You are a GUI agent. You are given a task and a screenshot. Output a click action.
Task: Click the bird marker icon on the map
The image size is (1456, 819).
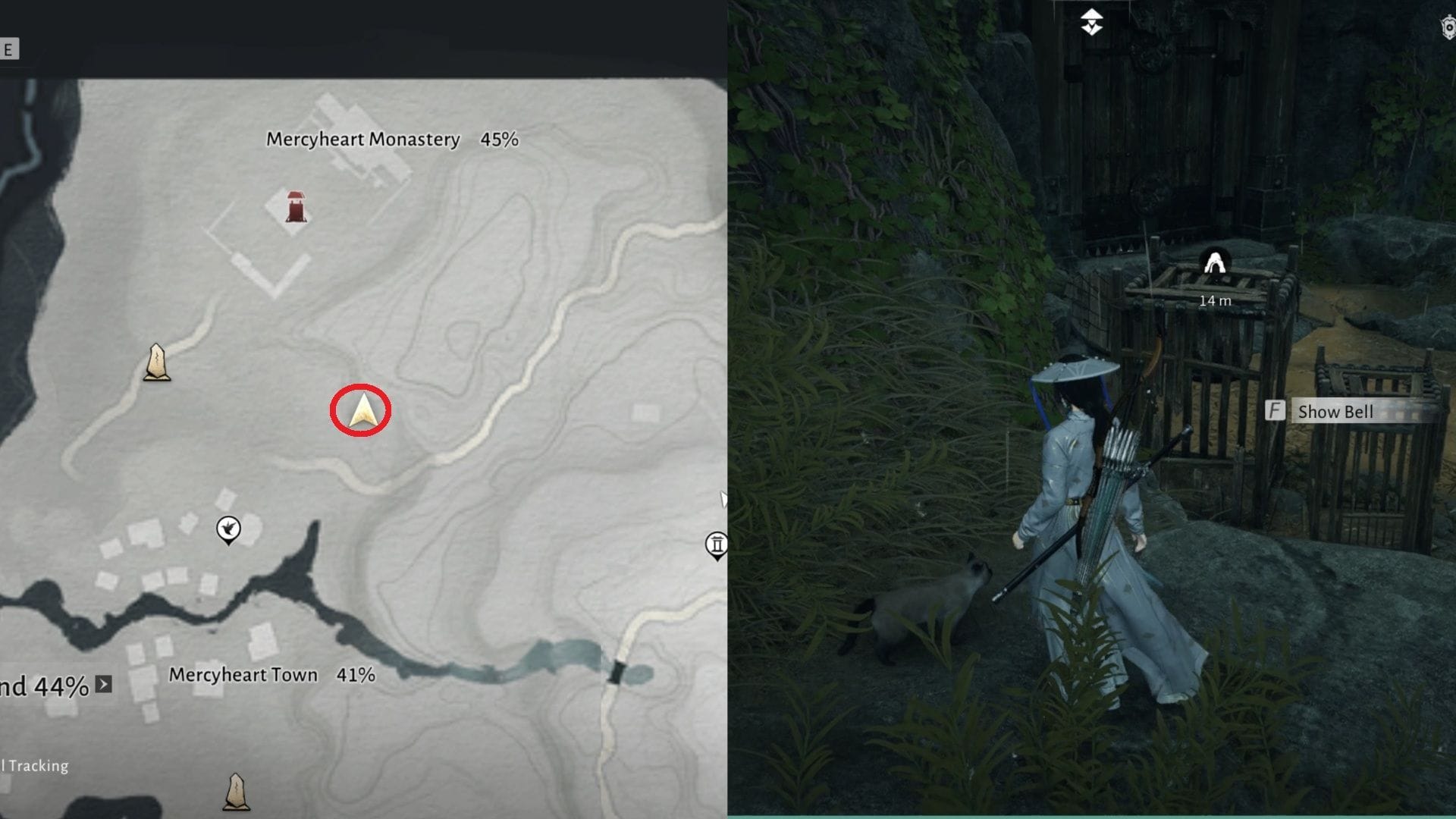coord(227,529)
